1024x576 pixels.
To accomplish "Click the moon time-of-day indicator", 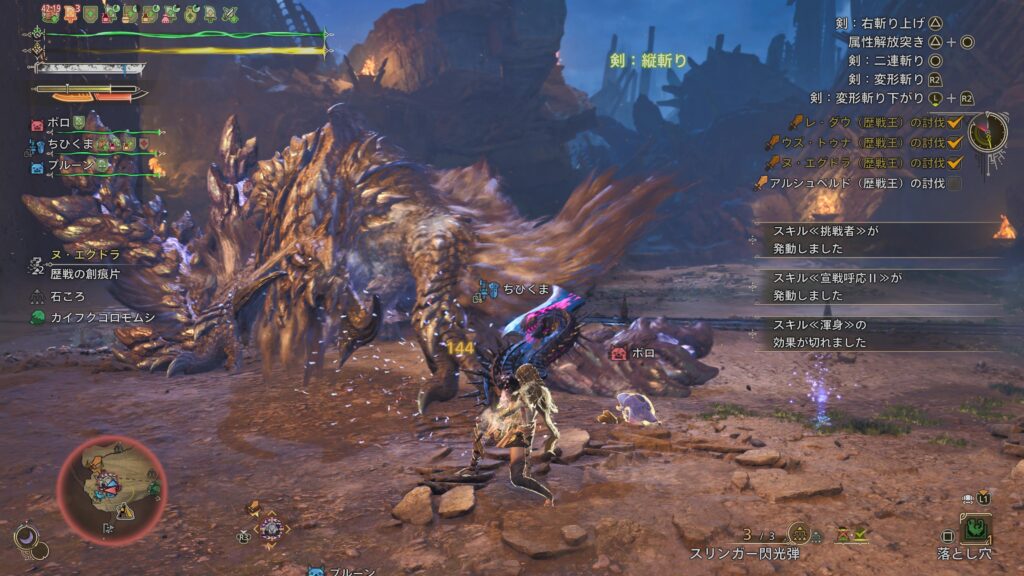I will tap(27, 540).
